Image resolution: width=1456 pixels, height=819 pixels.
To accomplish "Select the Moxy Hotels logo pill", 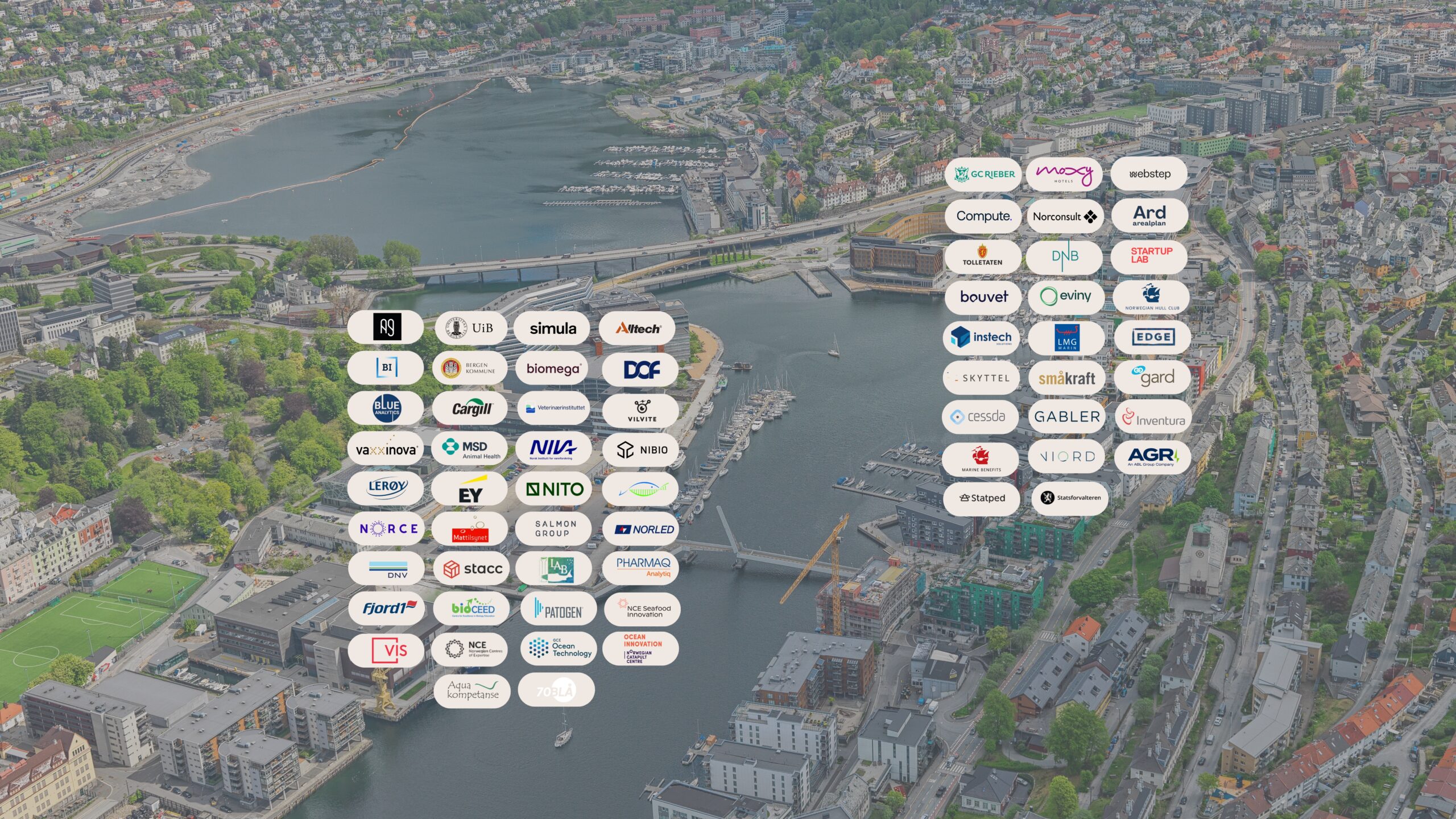I will point(1064,174).
